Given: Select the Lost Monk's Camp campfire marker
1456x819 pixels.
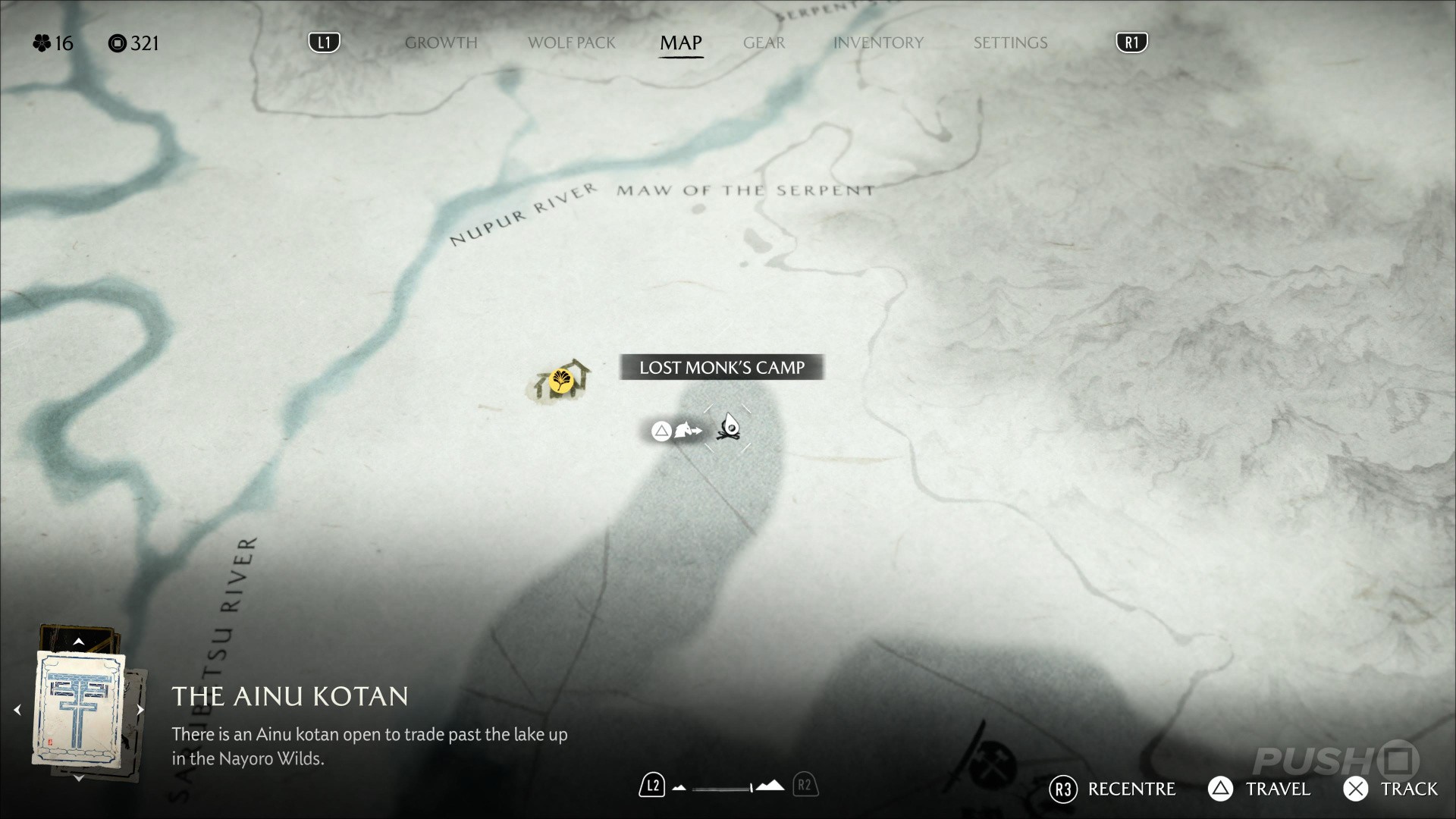Looking at the screenshot, I should click(x=729, y=428).
